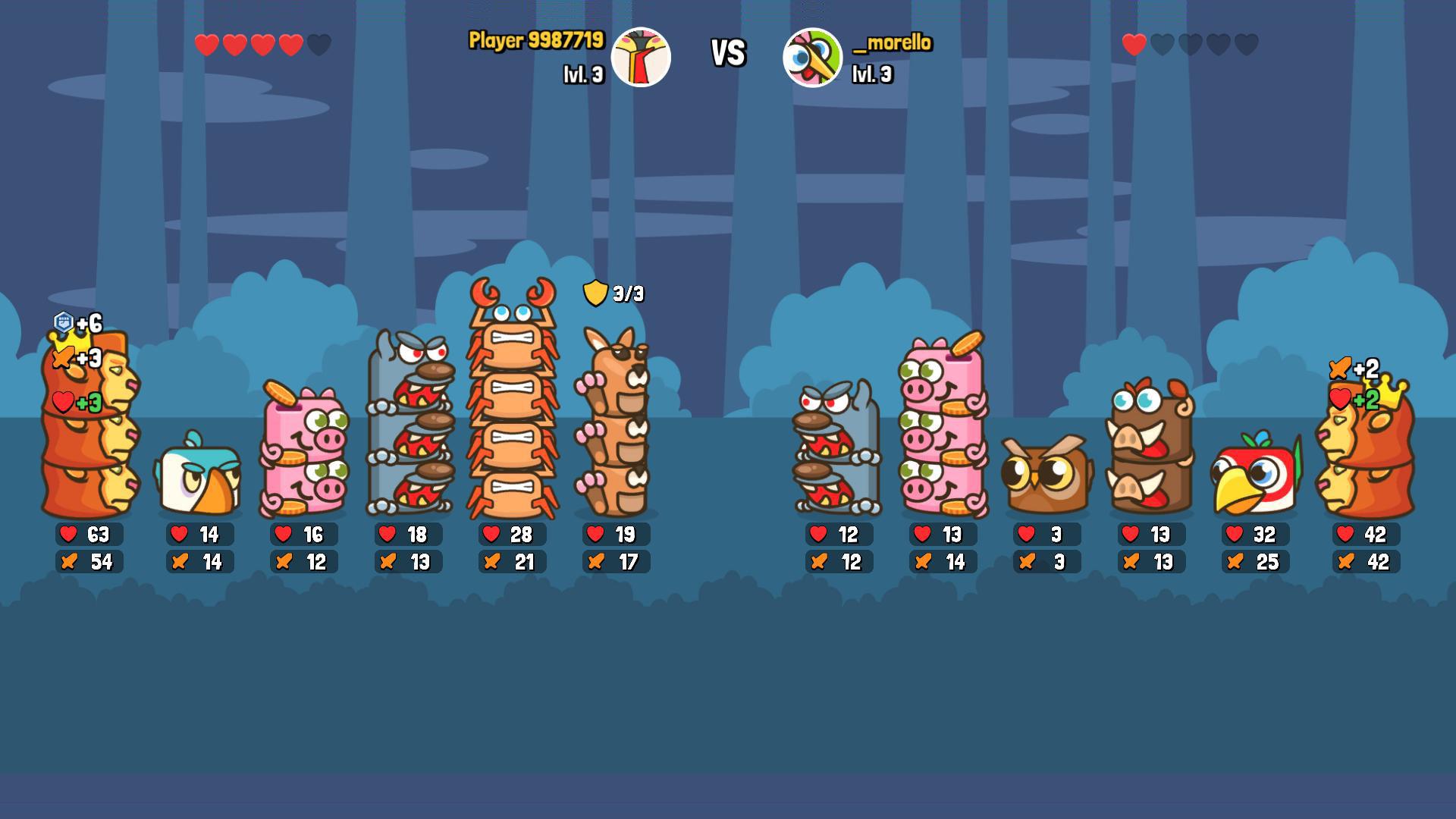Click the empty heart in enemy health bar
The image size is (1456, 819).
point(1163,44)
